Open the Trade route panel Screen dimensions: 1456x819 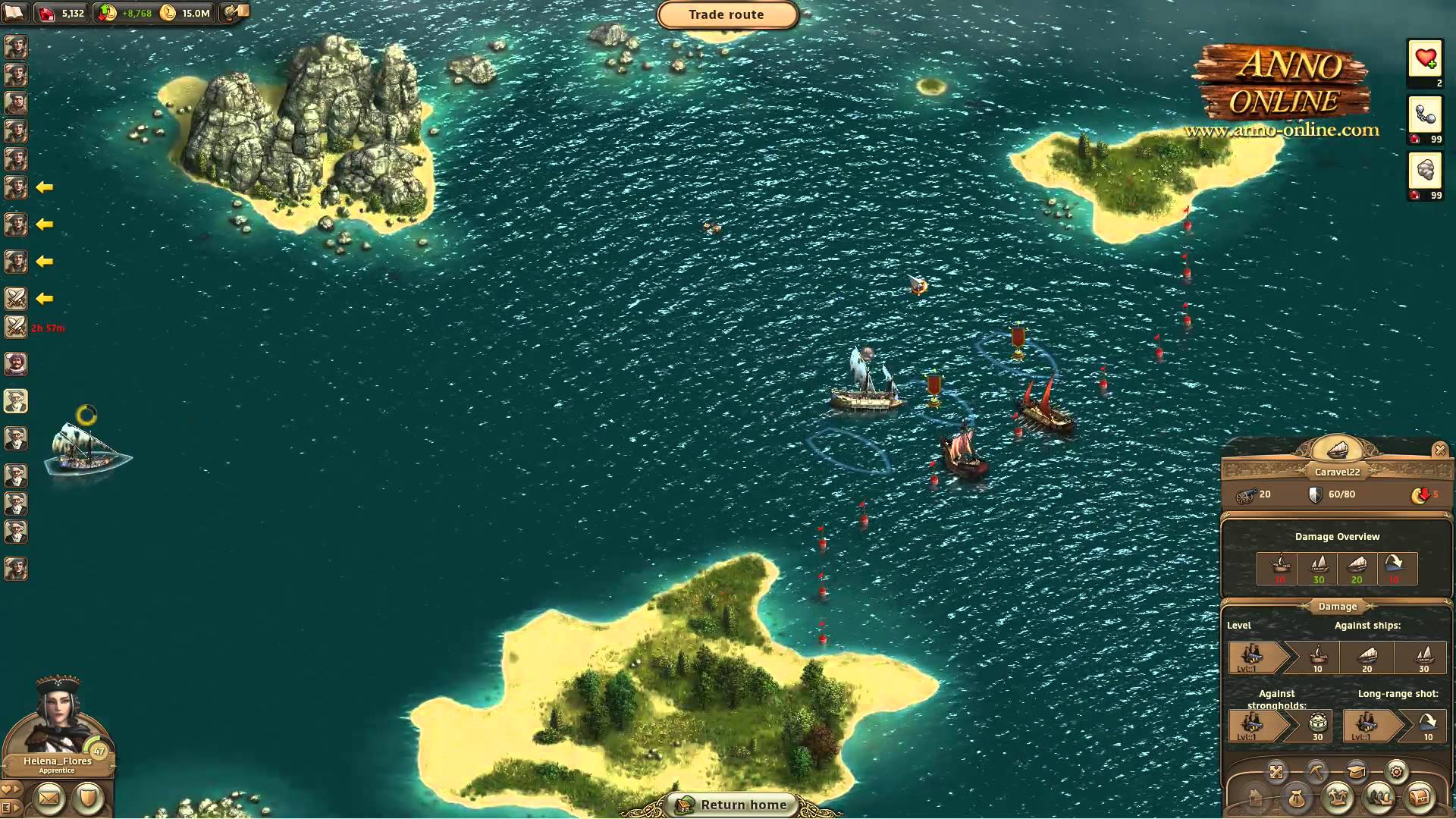[x=726, y=14]
